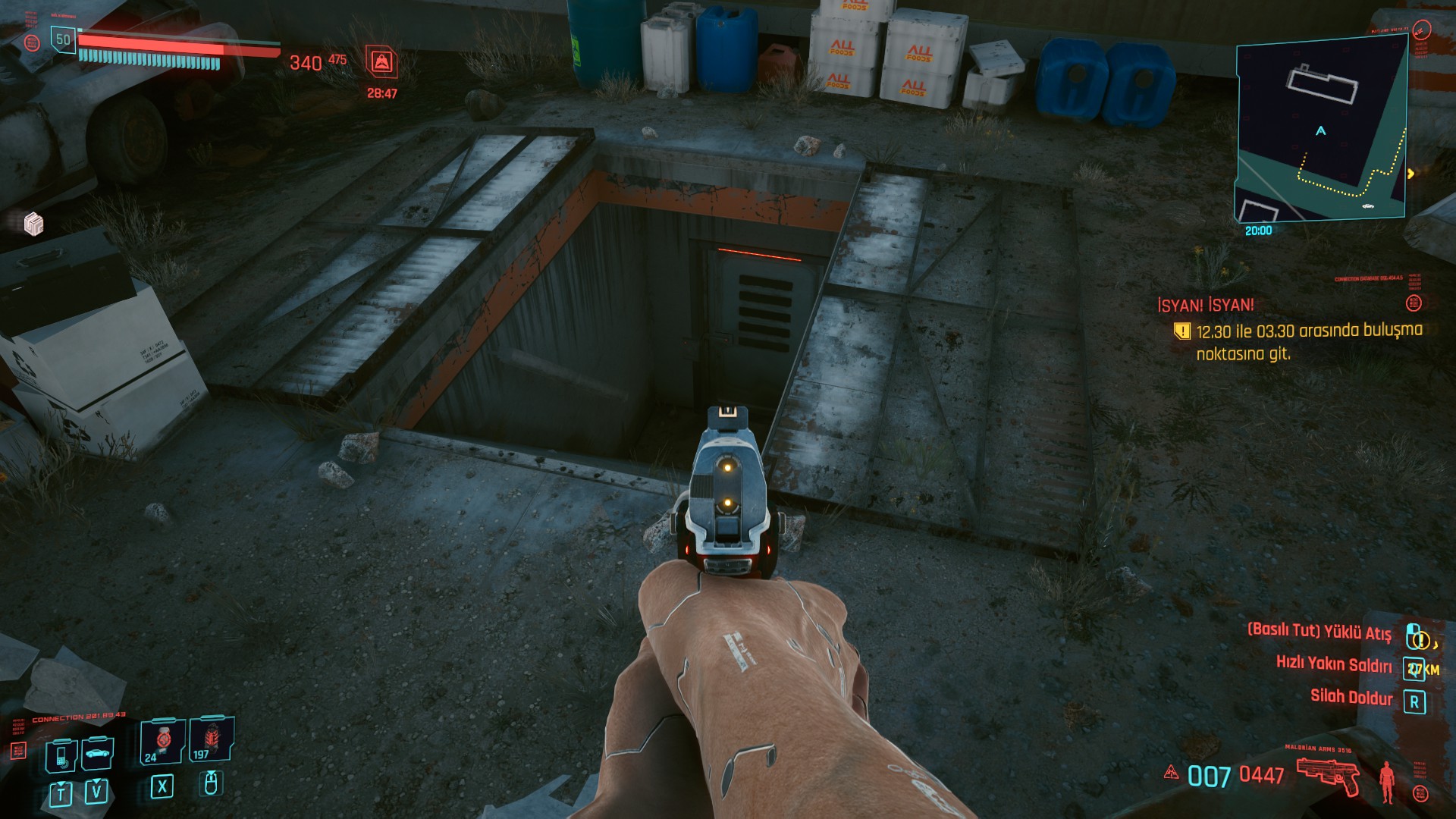1456x819 pixels.
Task: Click the level 50 badge
Action: [x=63, y=39]
